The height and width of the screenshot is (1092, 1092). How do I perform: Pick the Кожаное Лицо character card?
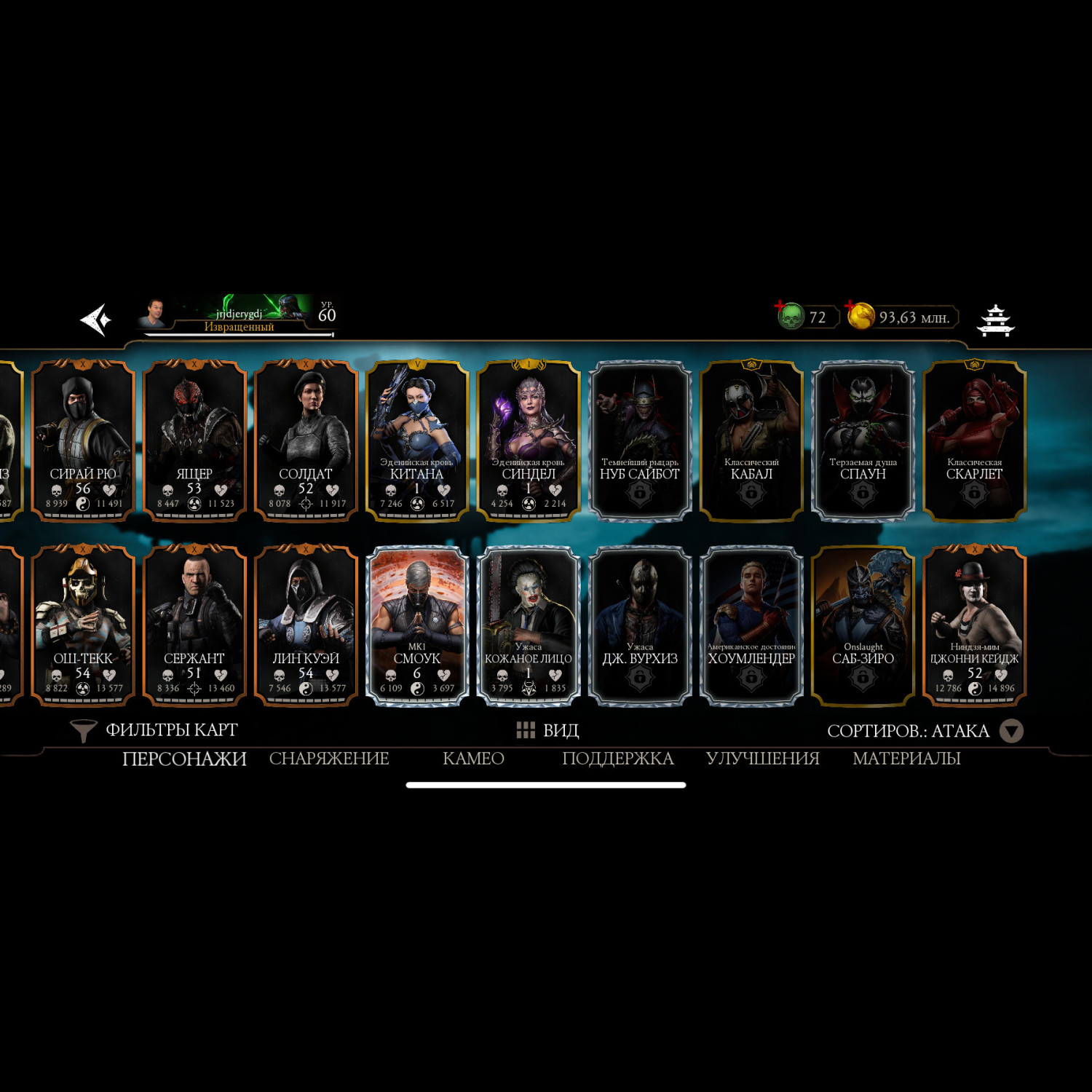(529, 625)
